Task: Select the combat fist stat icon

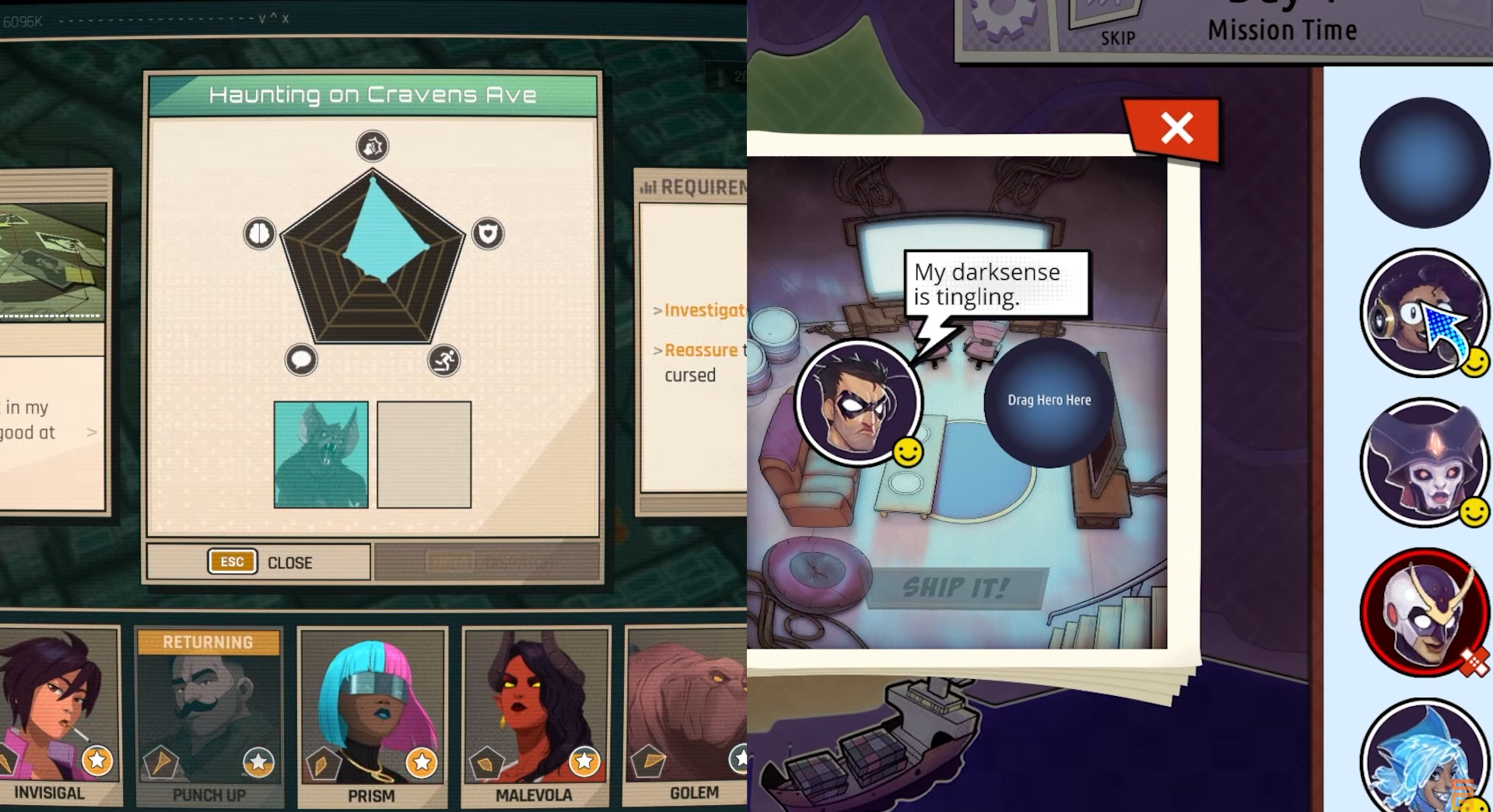Action: click(x=372, y=146)
